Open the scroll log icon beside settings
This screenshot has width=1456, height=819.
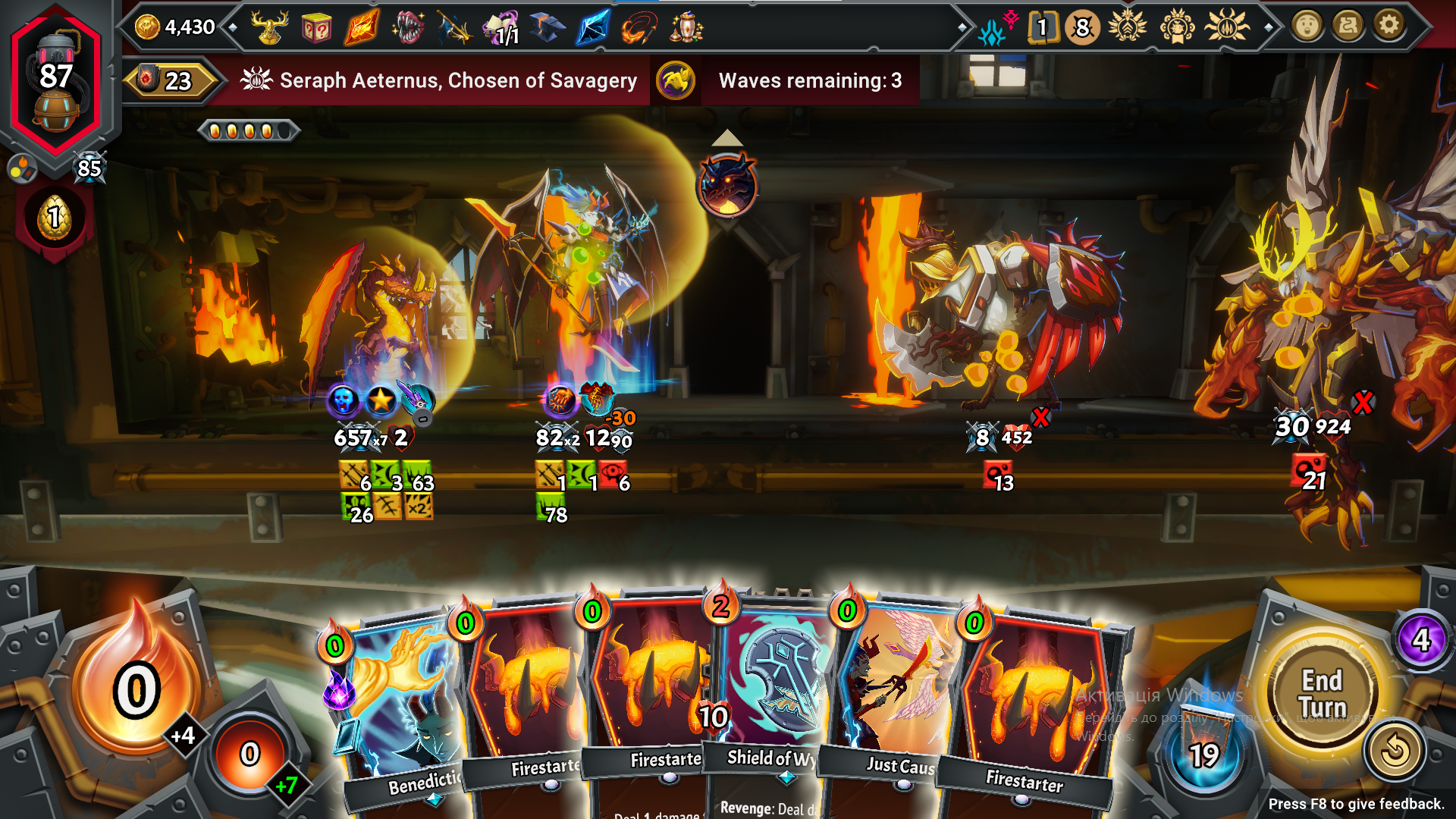[1348, 27]
